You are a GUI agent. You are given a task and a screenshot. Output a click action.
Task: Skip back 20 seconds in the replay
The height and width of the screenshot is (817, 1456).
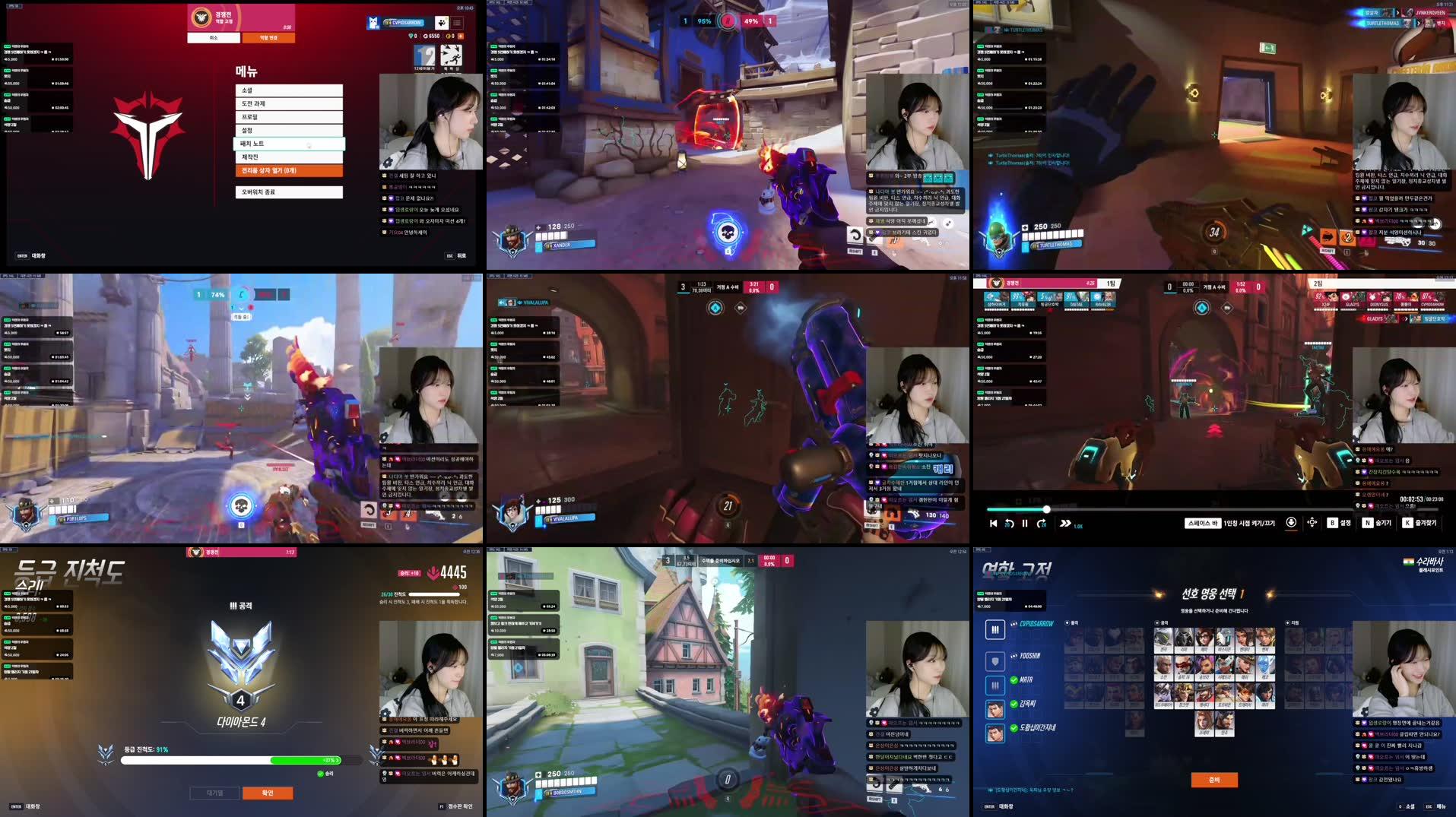(1008, 524)
